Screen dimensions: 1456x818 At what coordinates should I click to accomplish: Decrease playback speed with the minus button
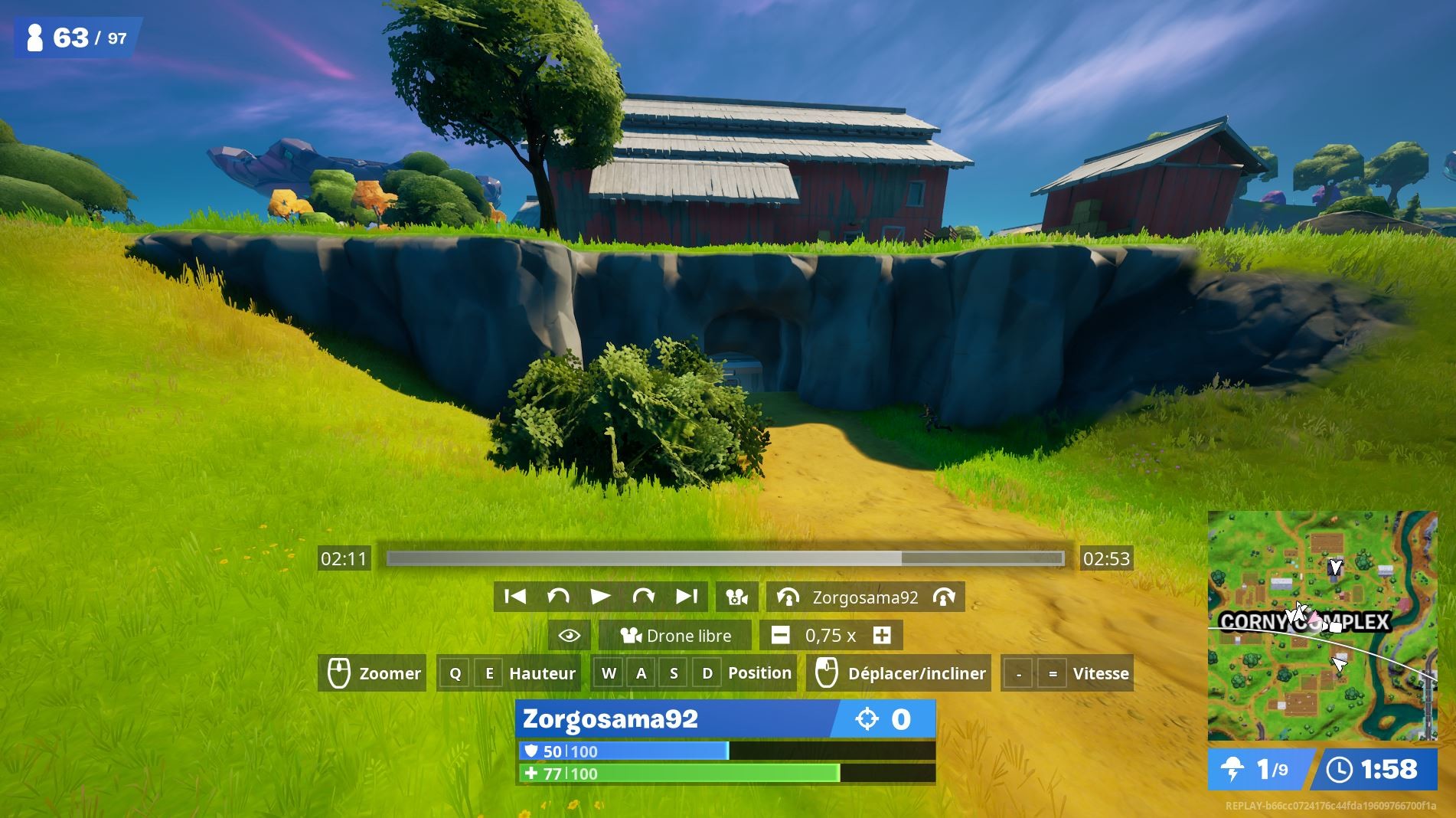click(779, 635)
